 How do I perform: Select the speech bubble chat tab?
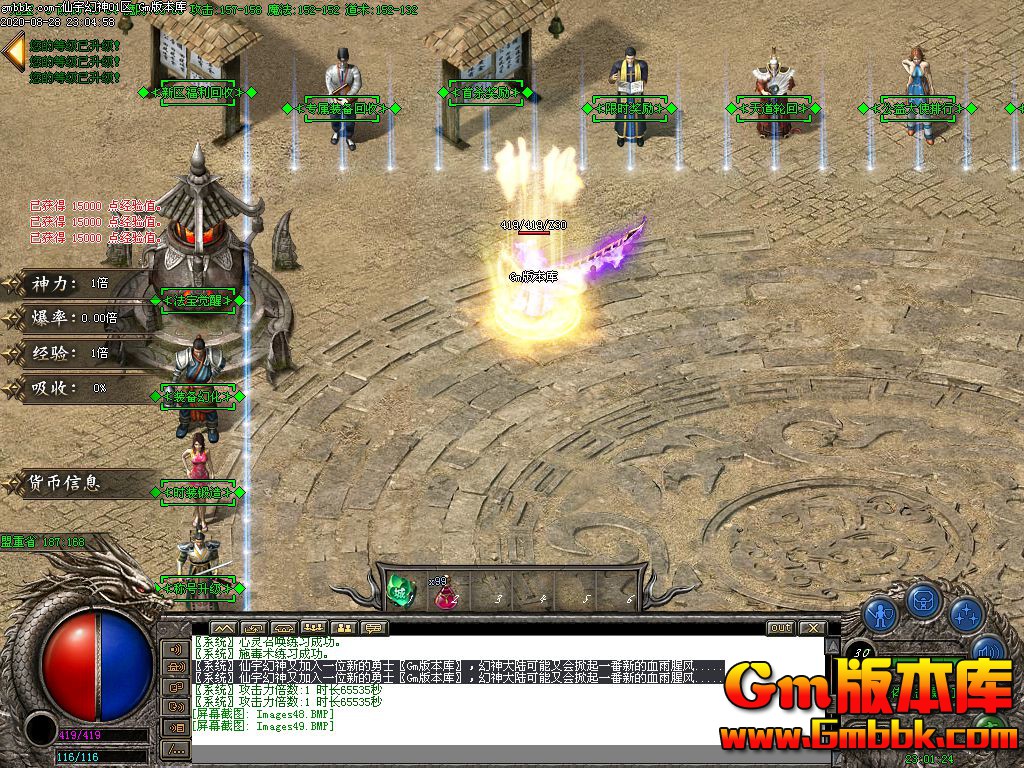click(x=374, y=628)
